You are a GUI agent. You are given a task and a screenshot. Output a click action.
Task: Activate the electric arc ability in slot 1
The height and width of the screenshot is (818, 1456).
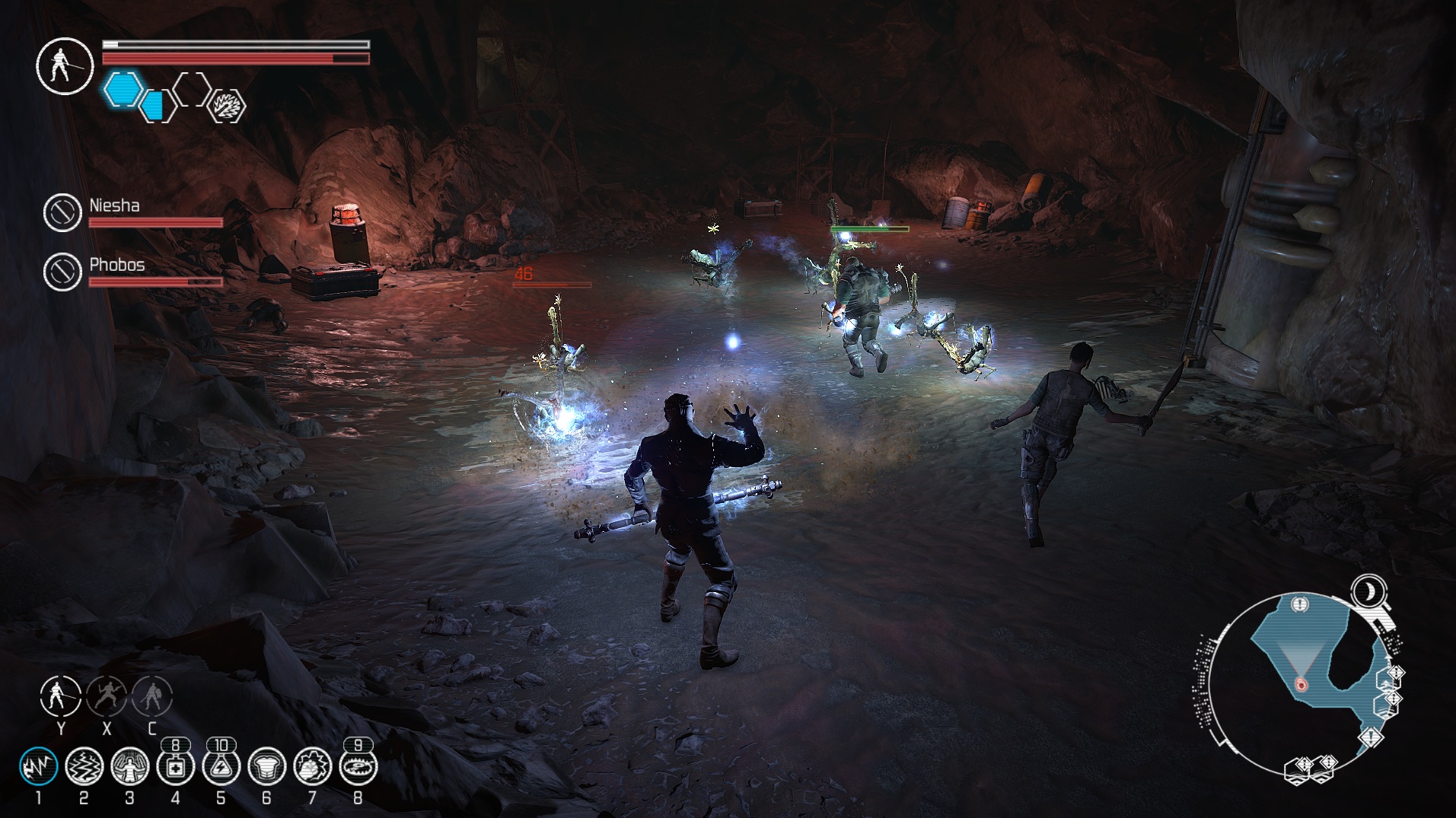click(38, 766)
